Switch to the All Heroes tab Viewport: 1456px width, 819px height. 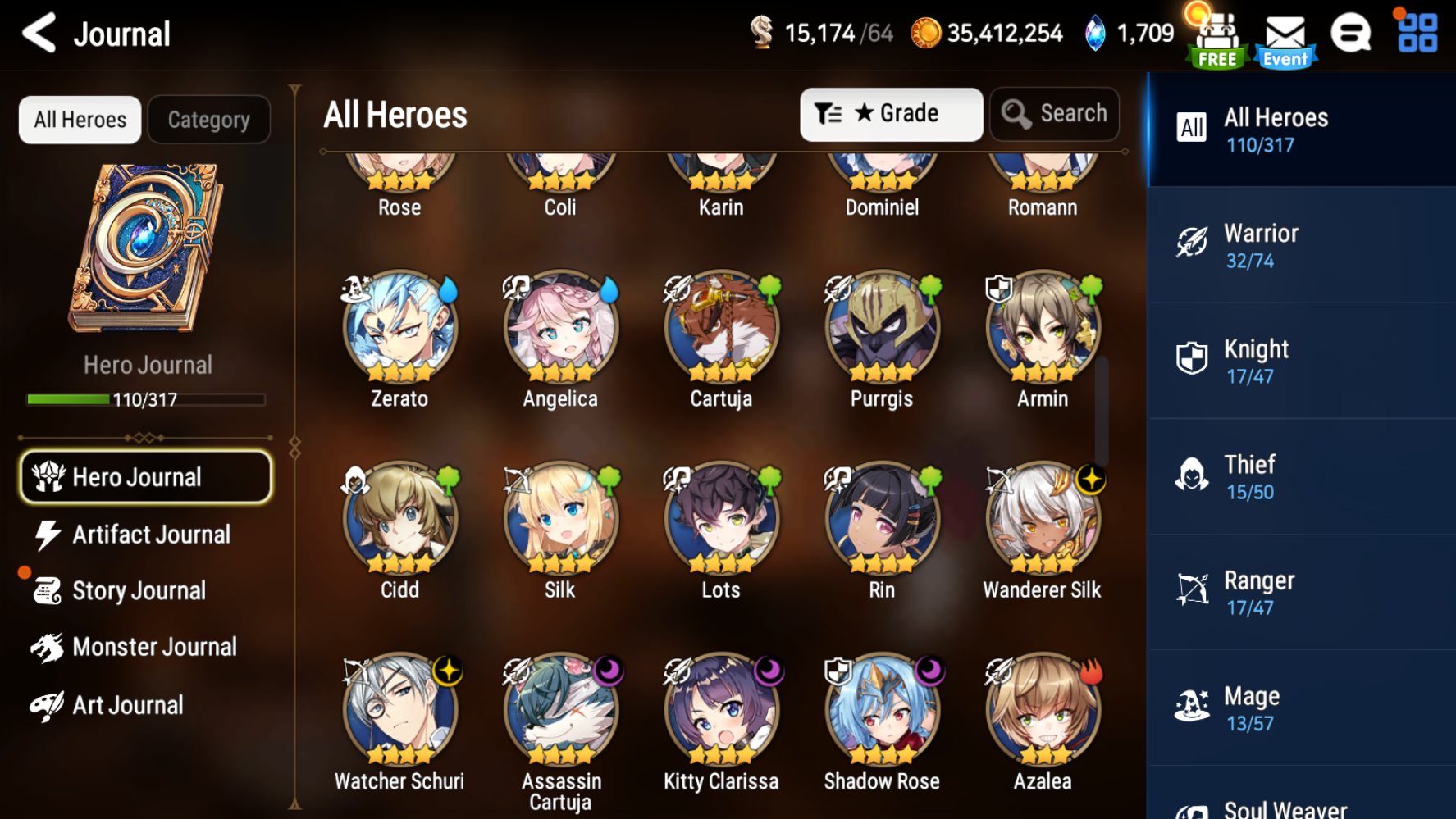coord(79,120)
